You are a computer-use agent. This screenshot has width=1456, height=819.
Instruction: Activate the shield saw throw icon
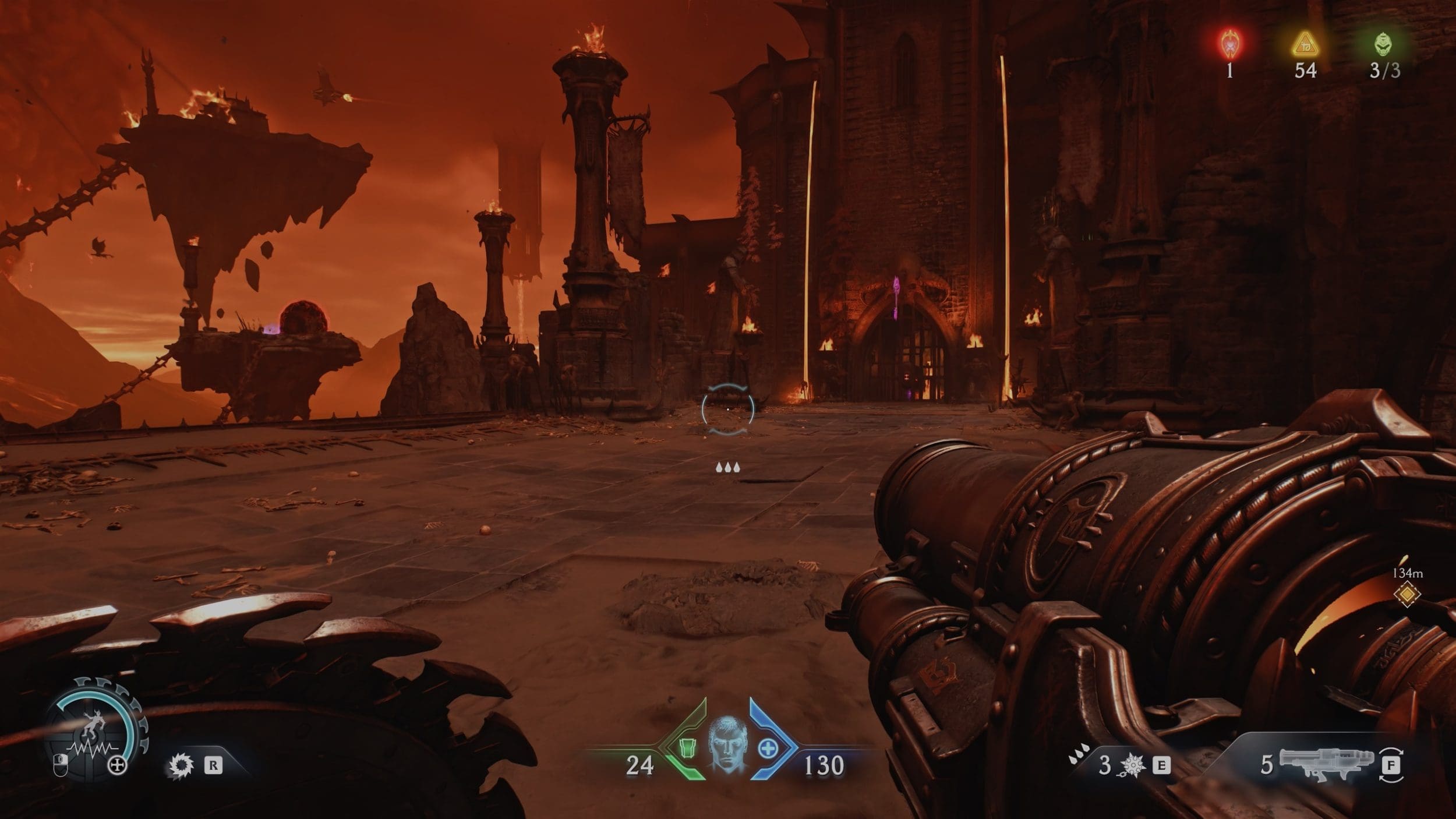[180, 765]
